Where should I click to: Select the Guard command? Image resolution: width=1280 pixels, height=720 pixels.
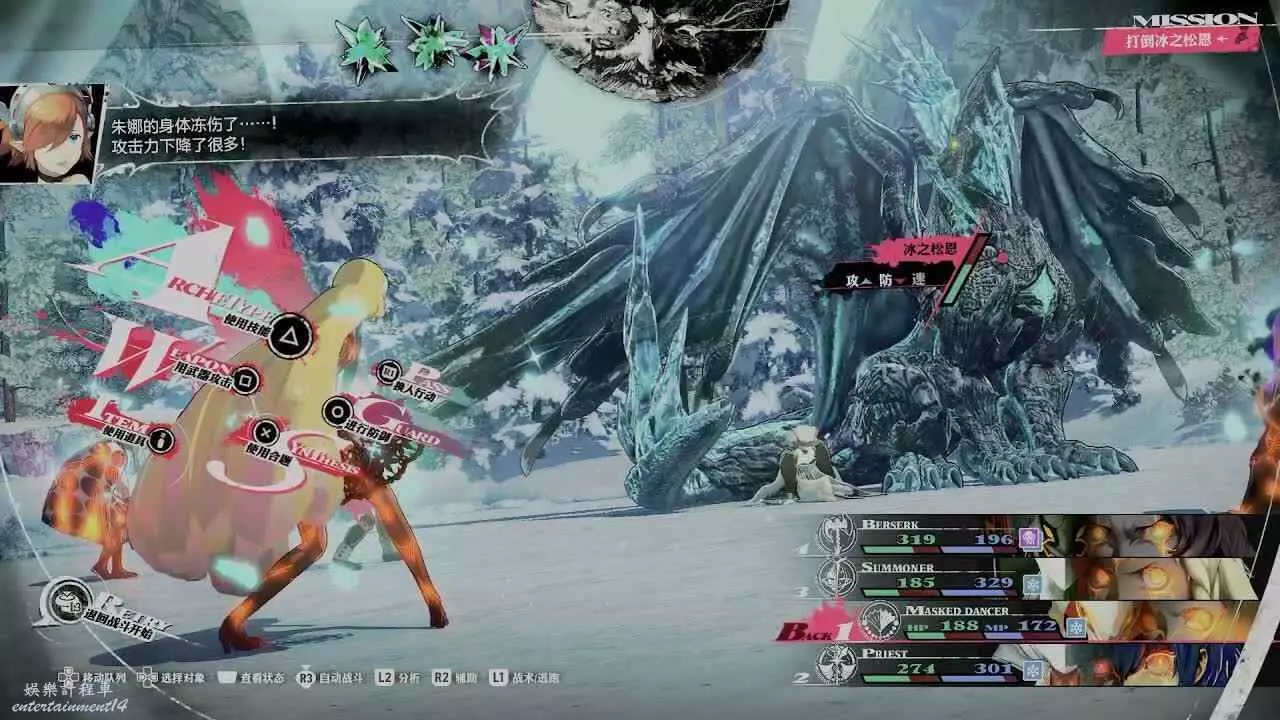338,410
